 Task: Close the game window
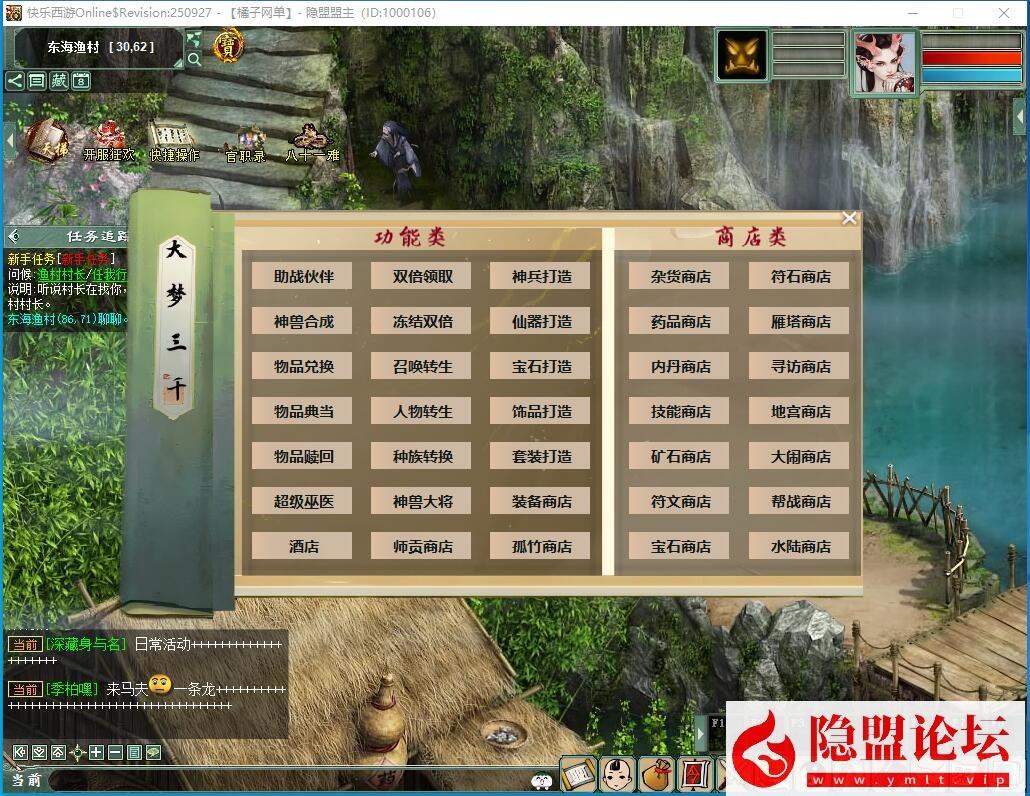pyautogui.click(x=1004, y=13)
